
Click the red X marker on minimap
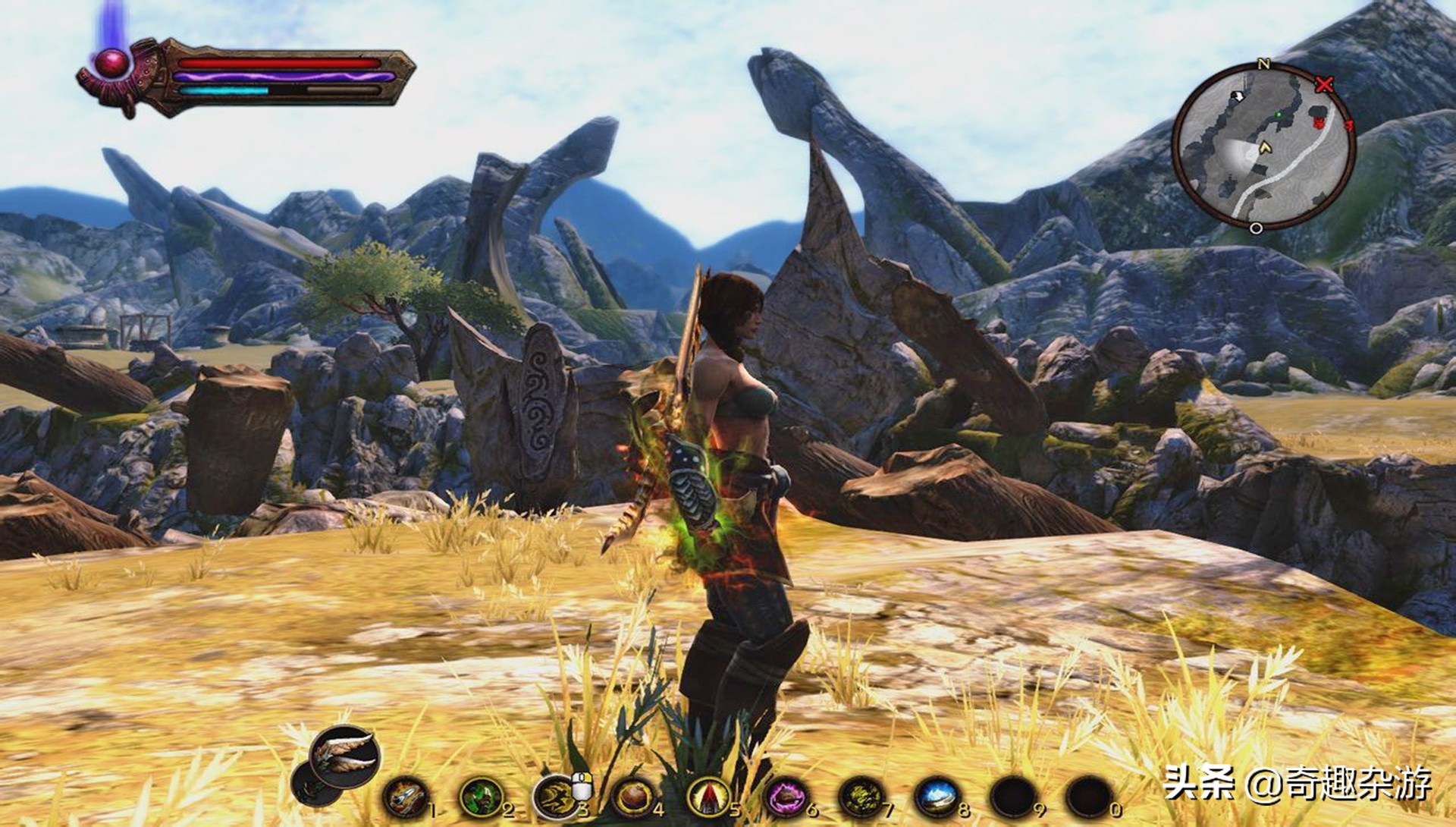[1324, 84]
